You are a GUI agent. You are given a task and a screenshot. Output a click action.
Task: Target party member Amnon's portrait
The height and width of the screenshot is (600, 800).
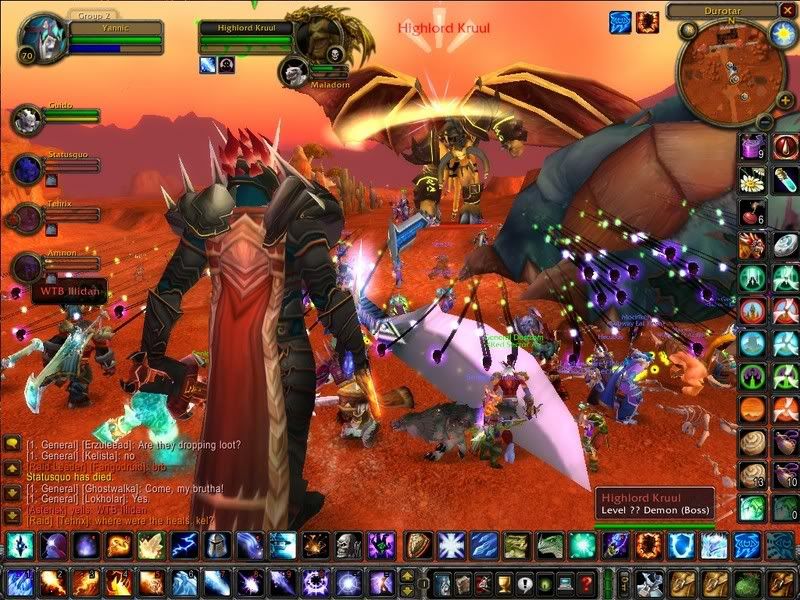26,268
